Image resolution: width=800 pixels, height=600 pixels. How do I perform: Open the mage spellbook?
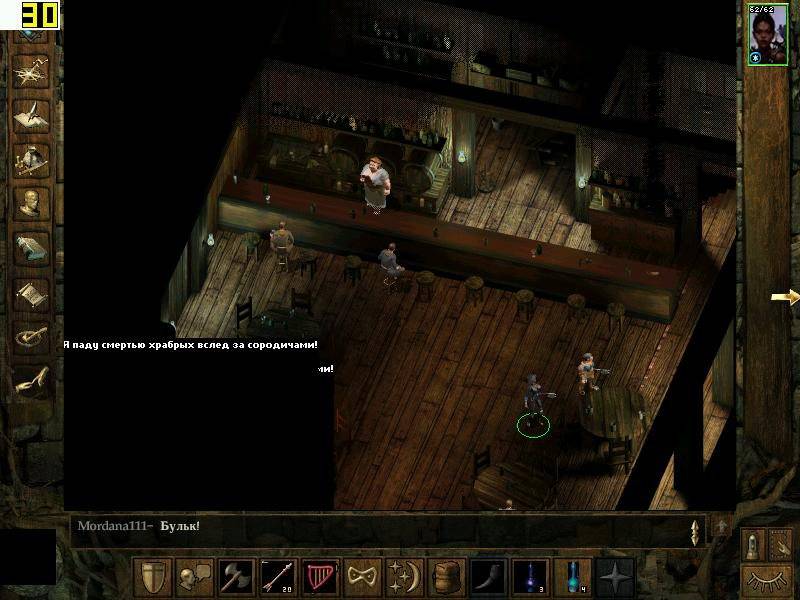pyautogui.click(x=30, y=248)
